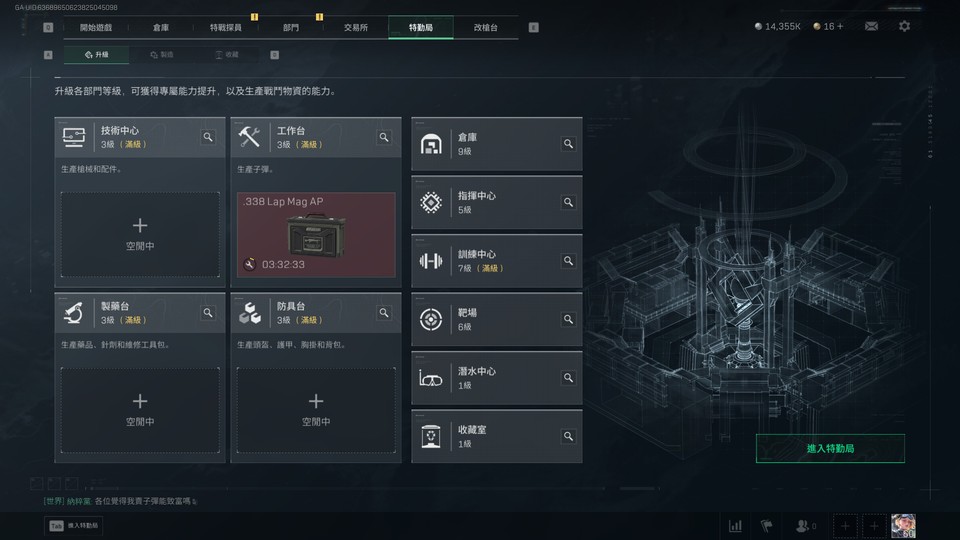Image resolution: width=960 pixels, height=540 pixels.
Task: Click the 進入特勤局 green button
Action: pos(830,449)
